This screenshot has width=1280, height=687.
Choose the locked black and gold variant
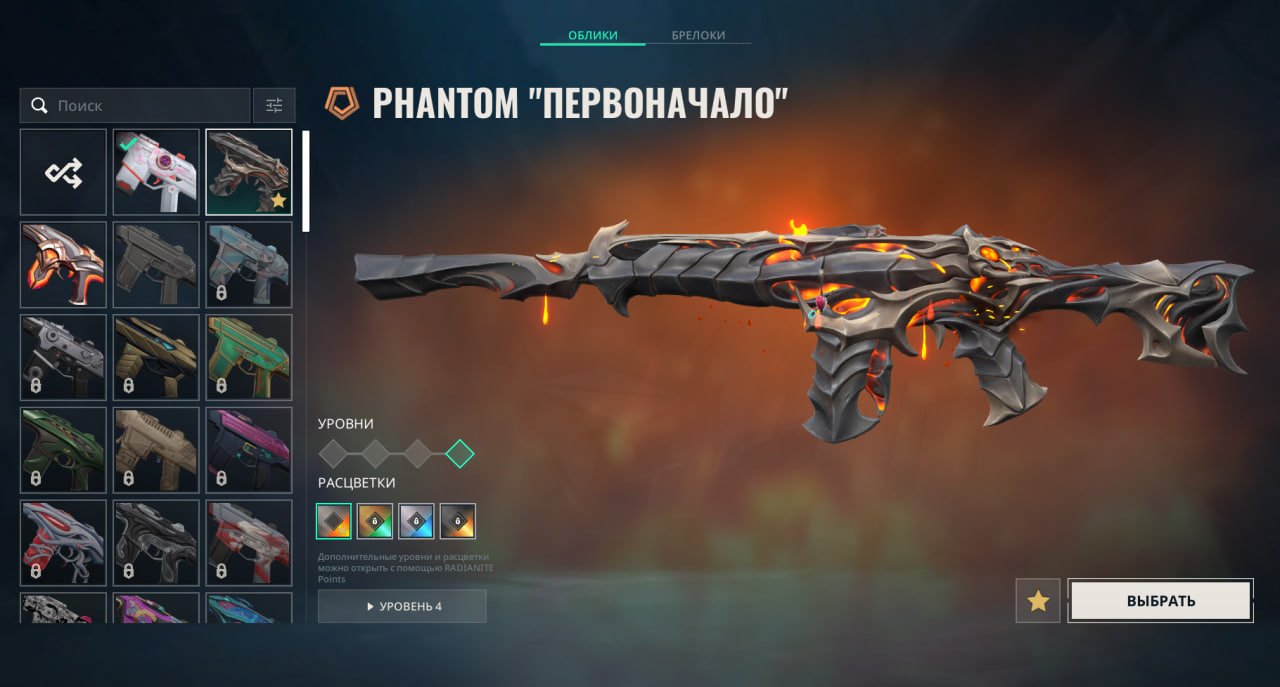click(458, 521)
